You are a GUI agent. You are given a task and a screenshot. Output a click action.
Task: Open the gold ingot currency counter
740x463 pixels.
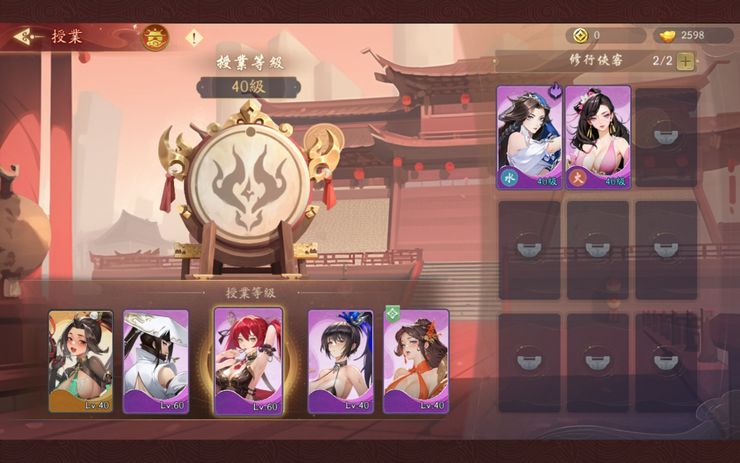click(694, 35)
